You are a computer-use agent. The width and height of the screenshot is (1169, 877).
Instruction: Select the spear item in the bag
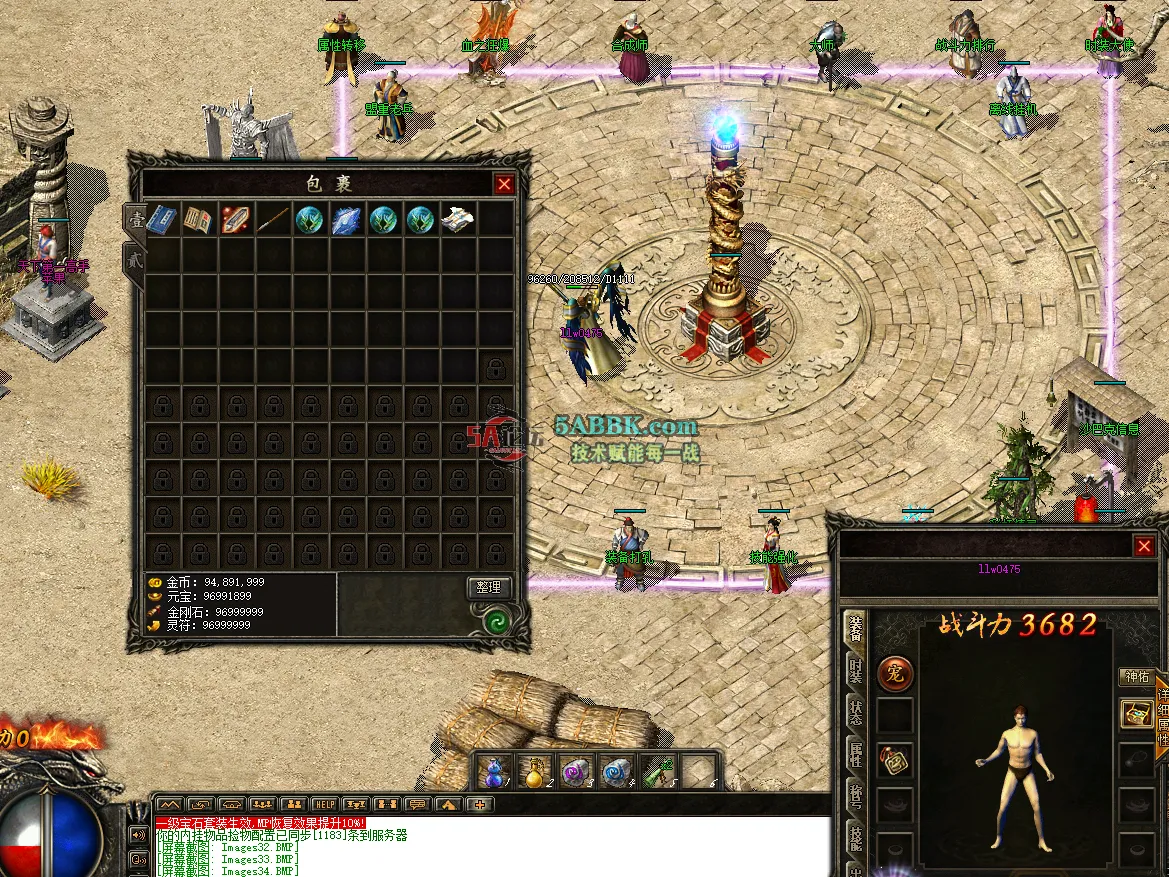[x=273, y=220]
